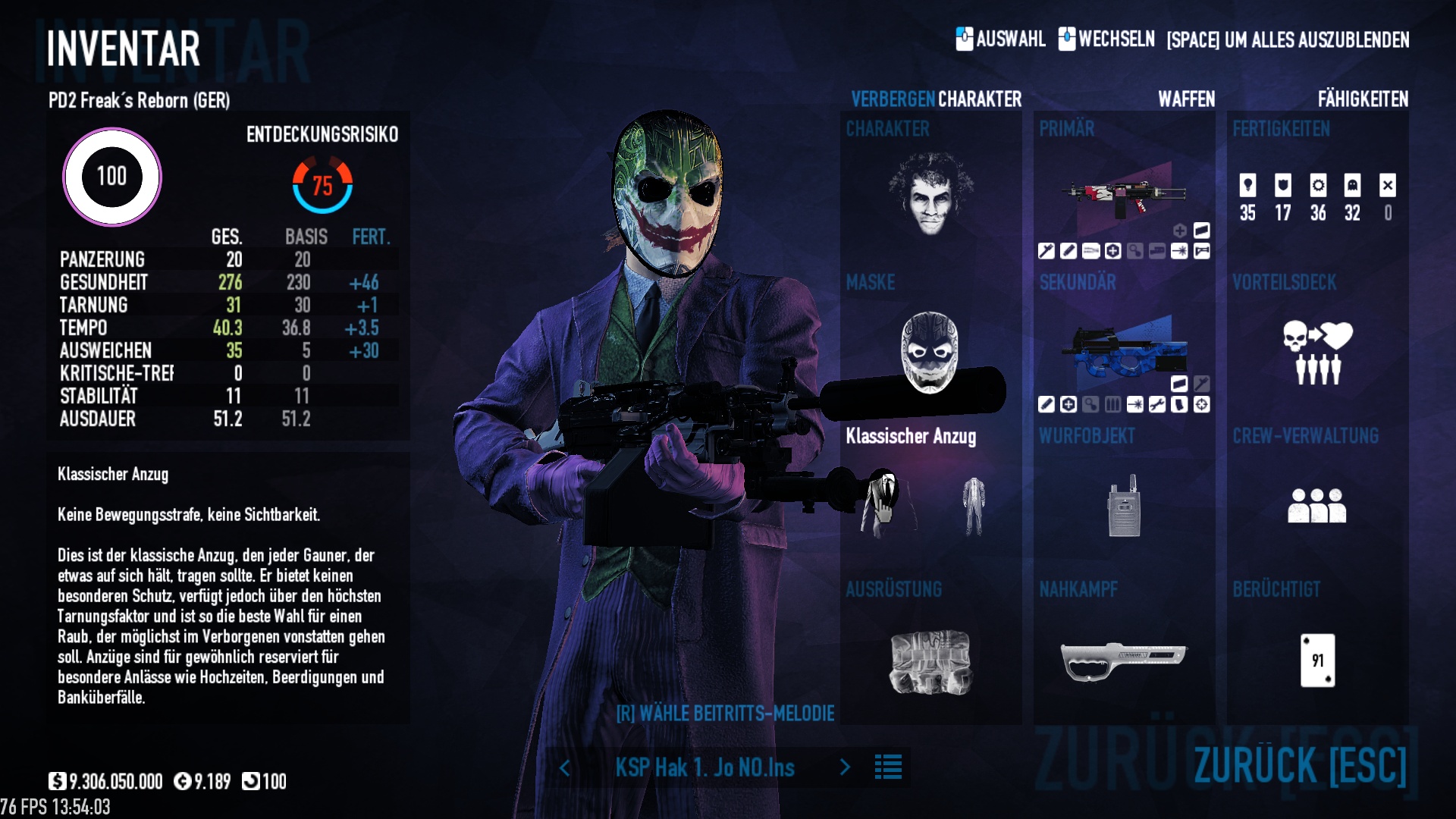Open the Fertigkeiten skill points panel
The image size is (1456, 819).
pyautogui.click(x=1317, y=197)
